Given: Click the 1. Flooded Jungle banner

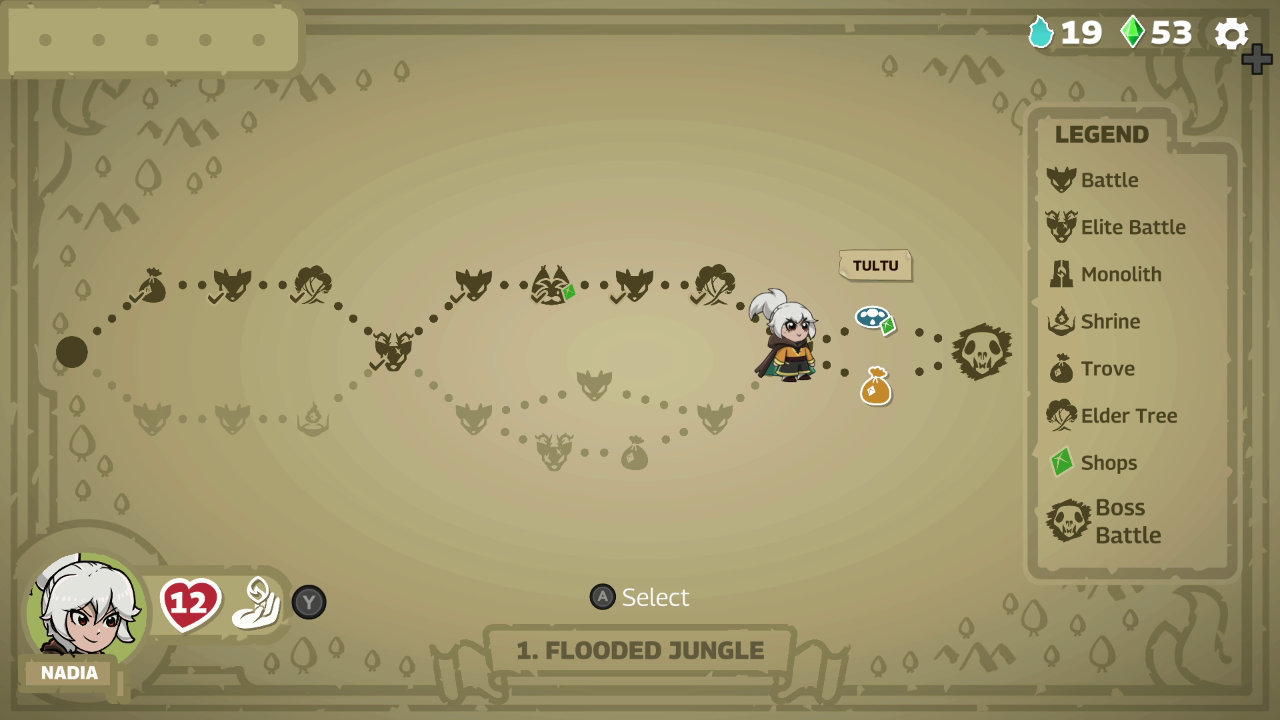Looking at the screenshot, I should 638,650.
